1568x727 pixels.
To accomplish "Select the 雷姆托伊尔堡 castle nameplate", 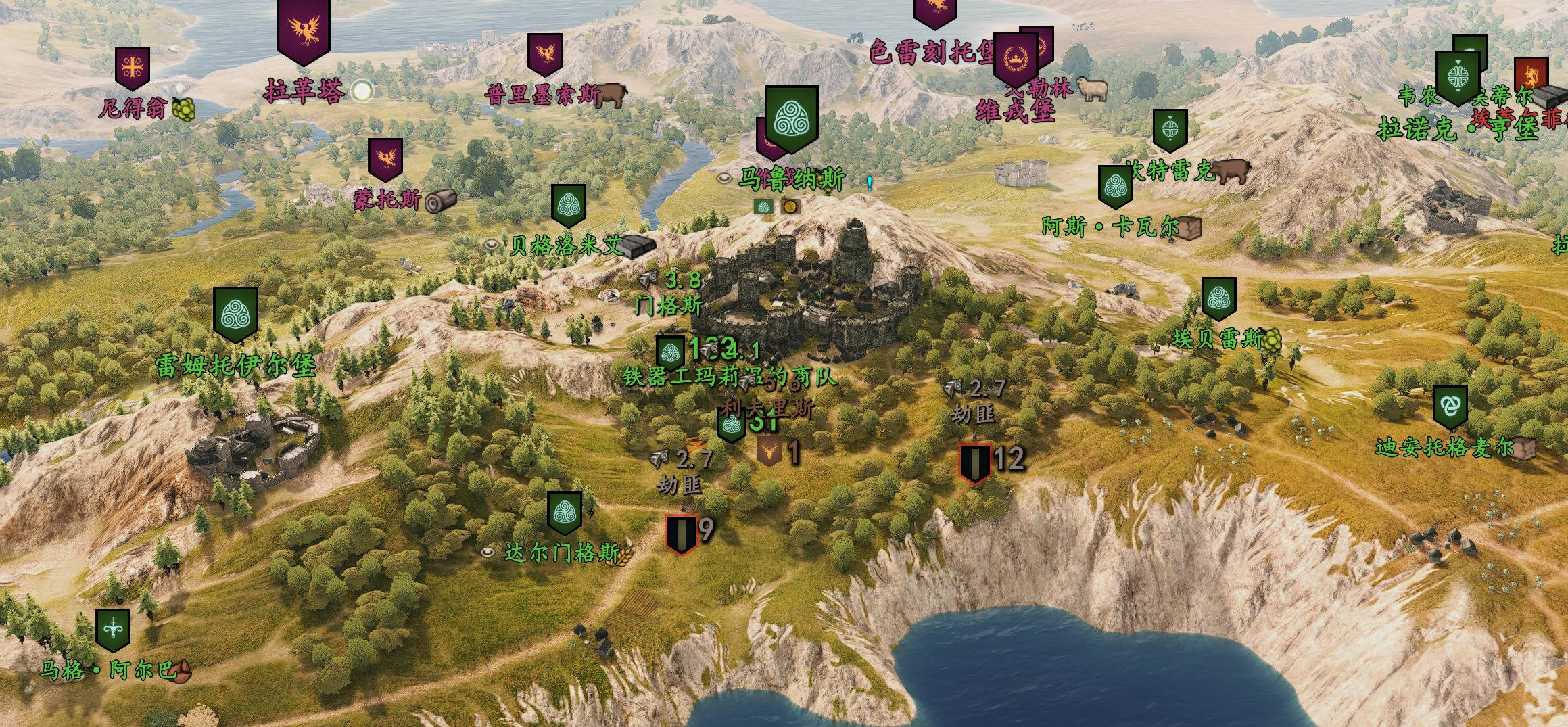I will pyautogui.click(x=236, y=365).
